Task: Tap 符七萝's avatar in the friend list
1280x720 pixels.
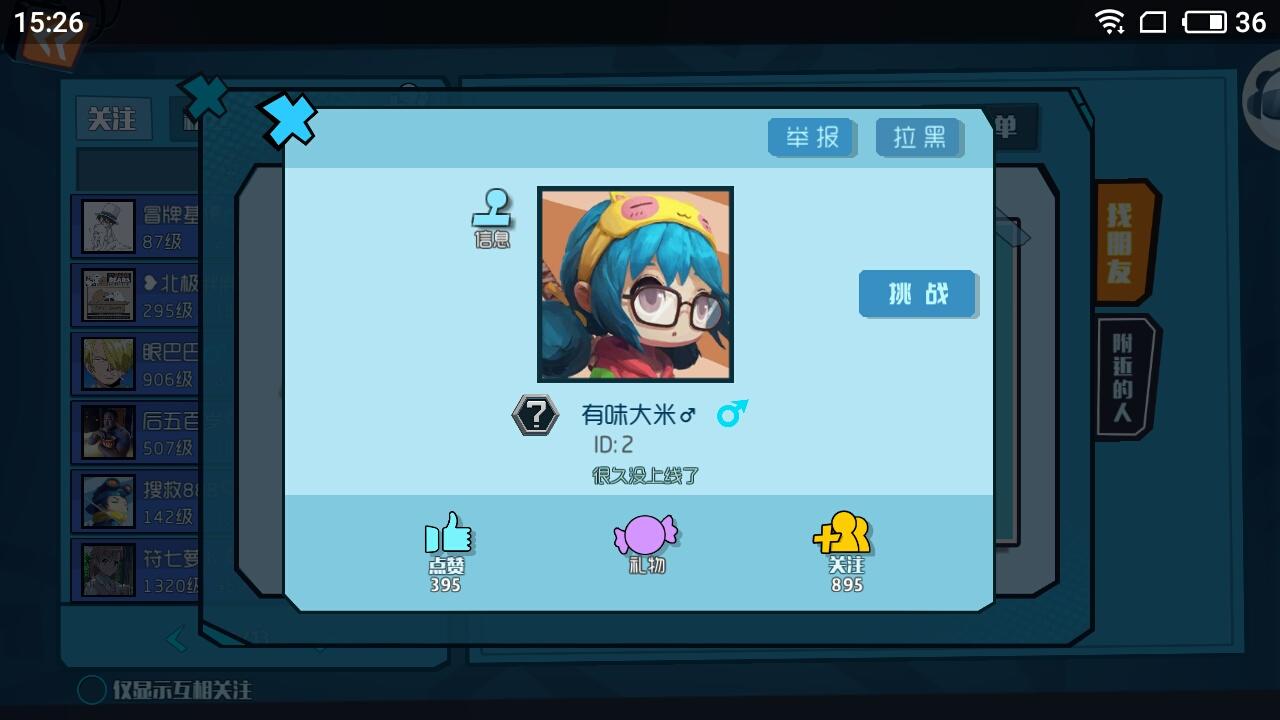Action: click(106, 568)
